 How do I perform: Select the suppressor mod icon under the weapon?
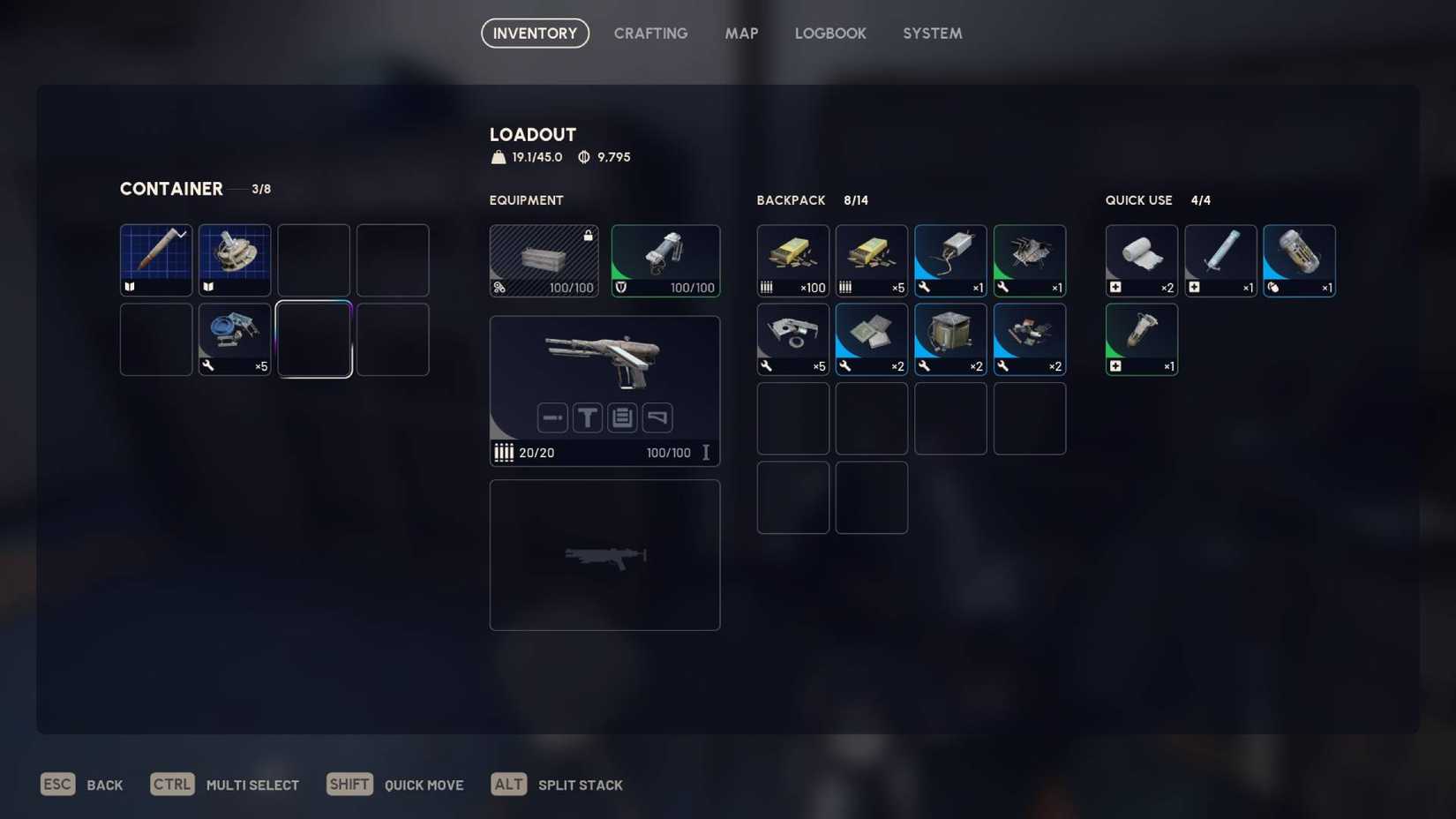pyautogui.click(x=552, y=417)
